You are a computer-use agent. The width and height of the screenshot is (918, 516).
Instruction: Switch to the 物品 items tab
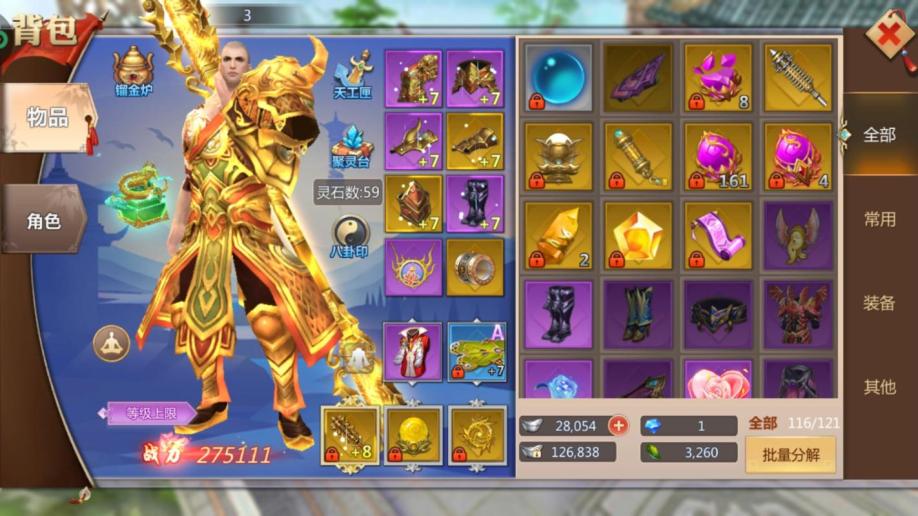(48, 117)
